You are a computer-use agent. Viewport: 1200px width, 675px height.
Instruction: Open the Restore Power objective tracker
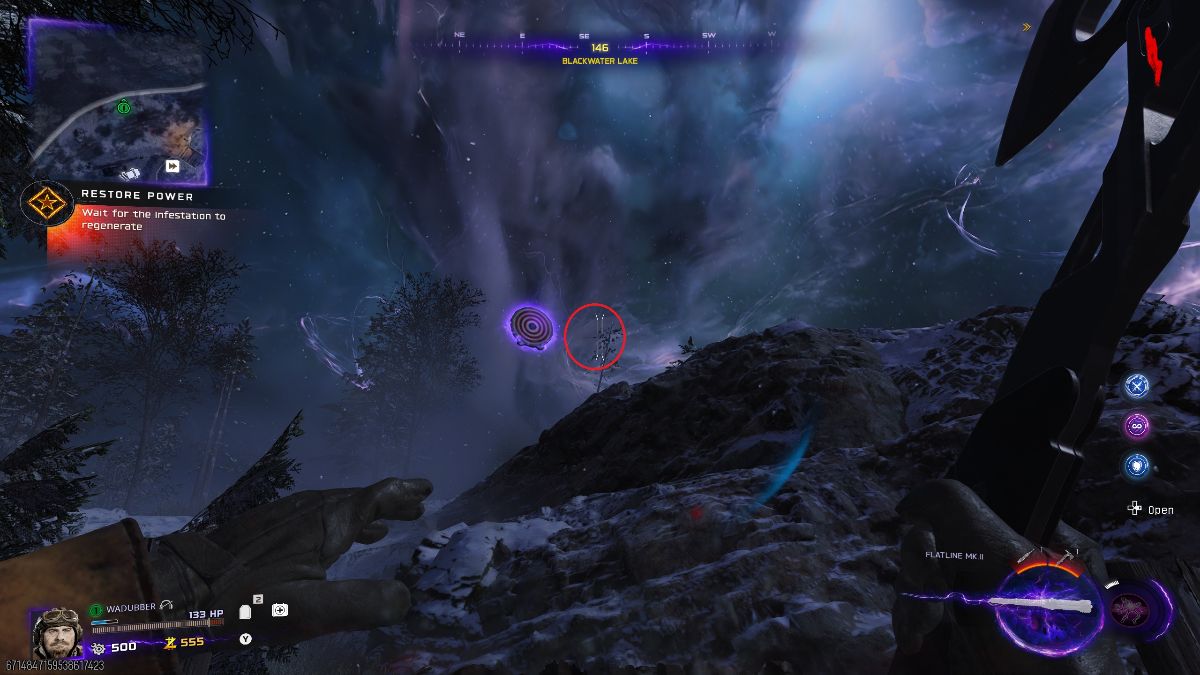point(138,196)
